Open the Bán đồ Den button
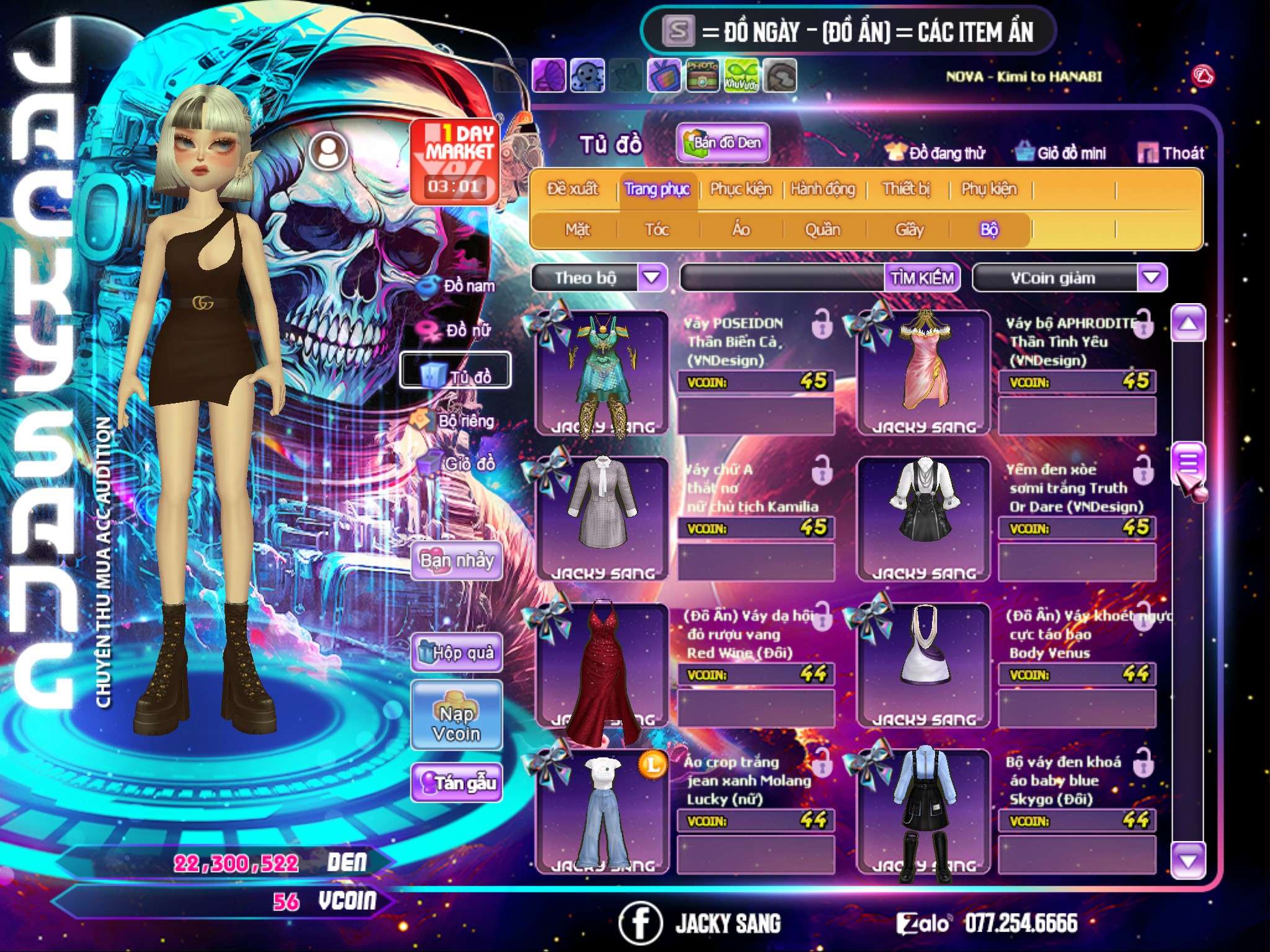 point(722,143)
